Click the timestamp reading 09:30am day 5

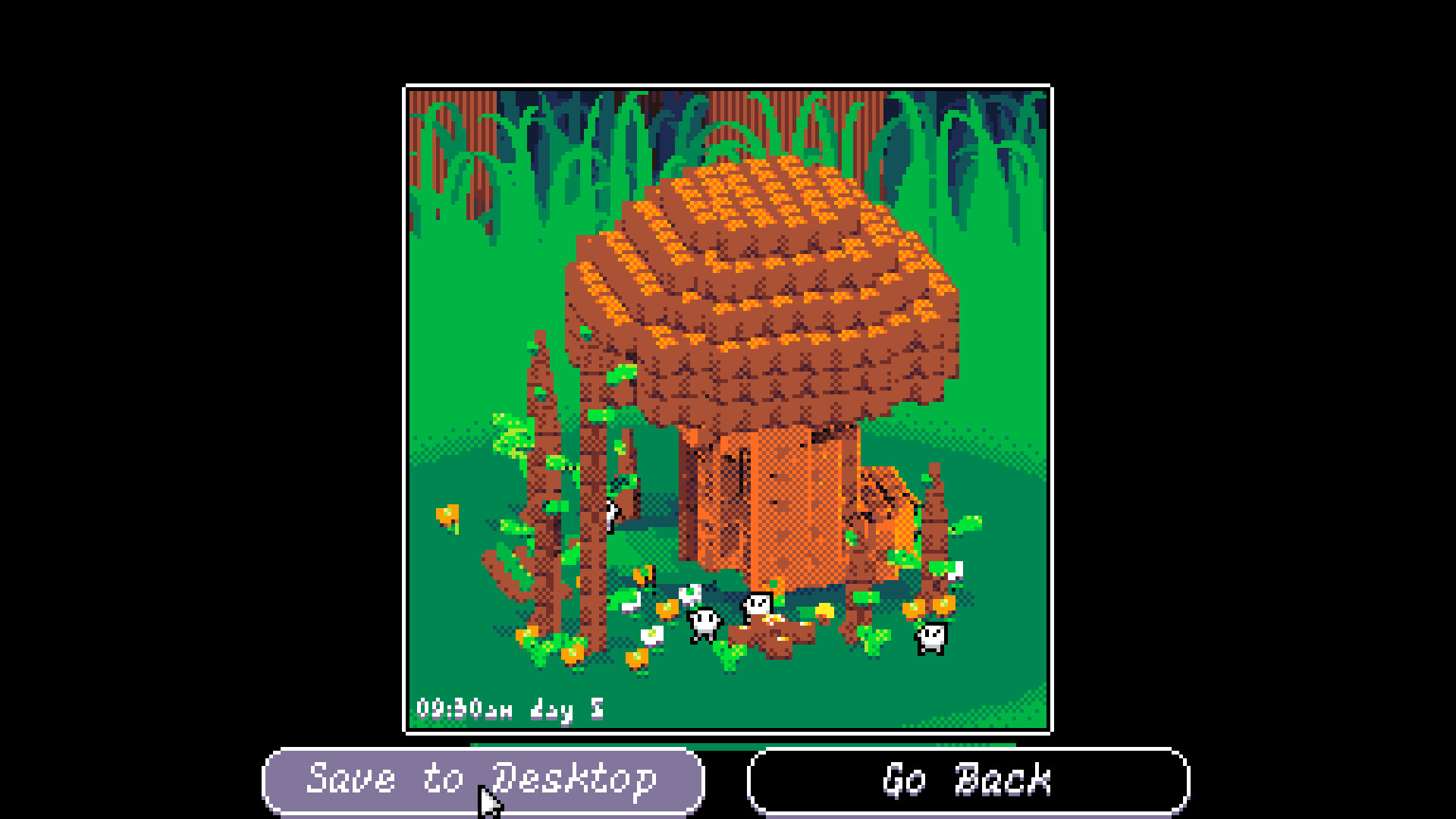tap(510, 709)
